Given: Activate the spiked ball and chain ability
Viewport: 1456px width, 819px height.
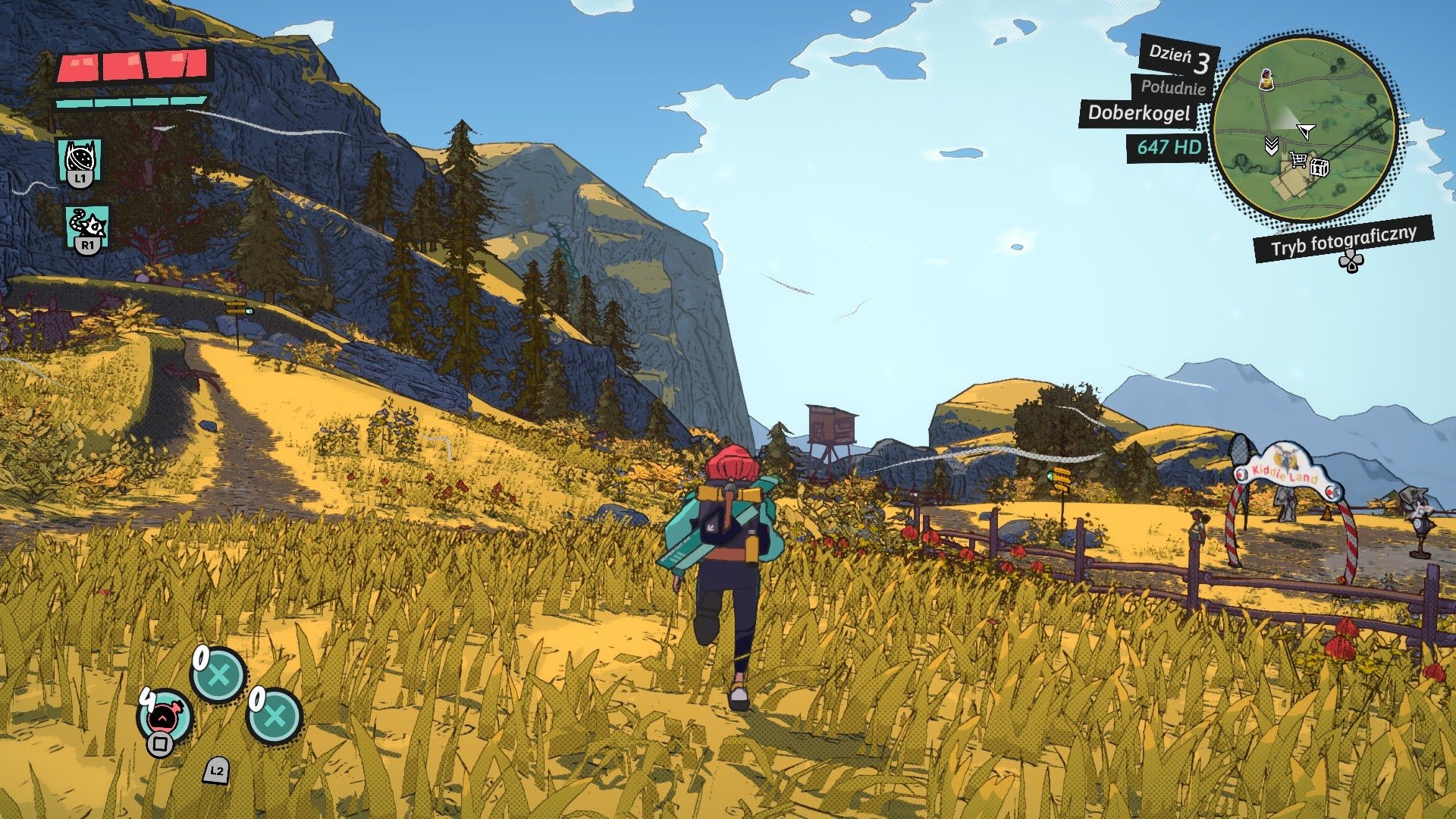Looking at the screenshot, I should coord(87,226).
